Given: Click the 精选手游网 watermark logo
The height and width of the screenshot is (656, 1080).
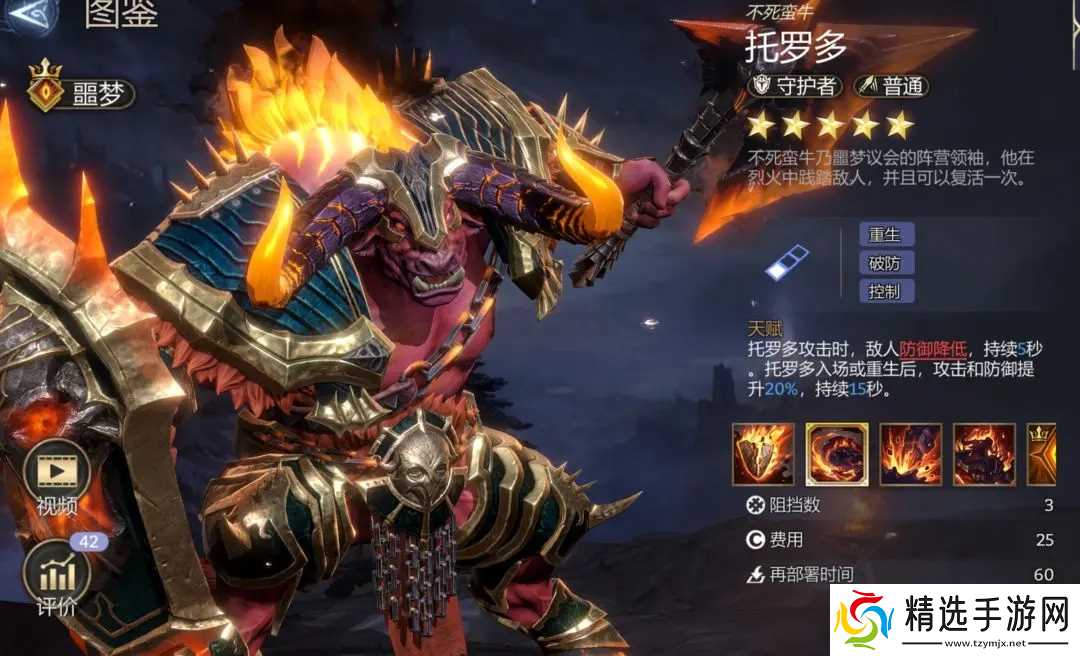Looking at the screenshot, I should pyautogui.click(x=954, y=618).
